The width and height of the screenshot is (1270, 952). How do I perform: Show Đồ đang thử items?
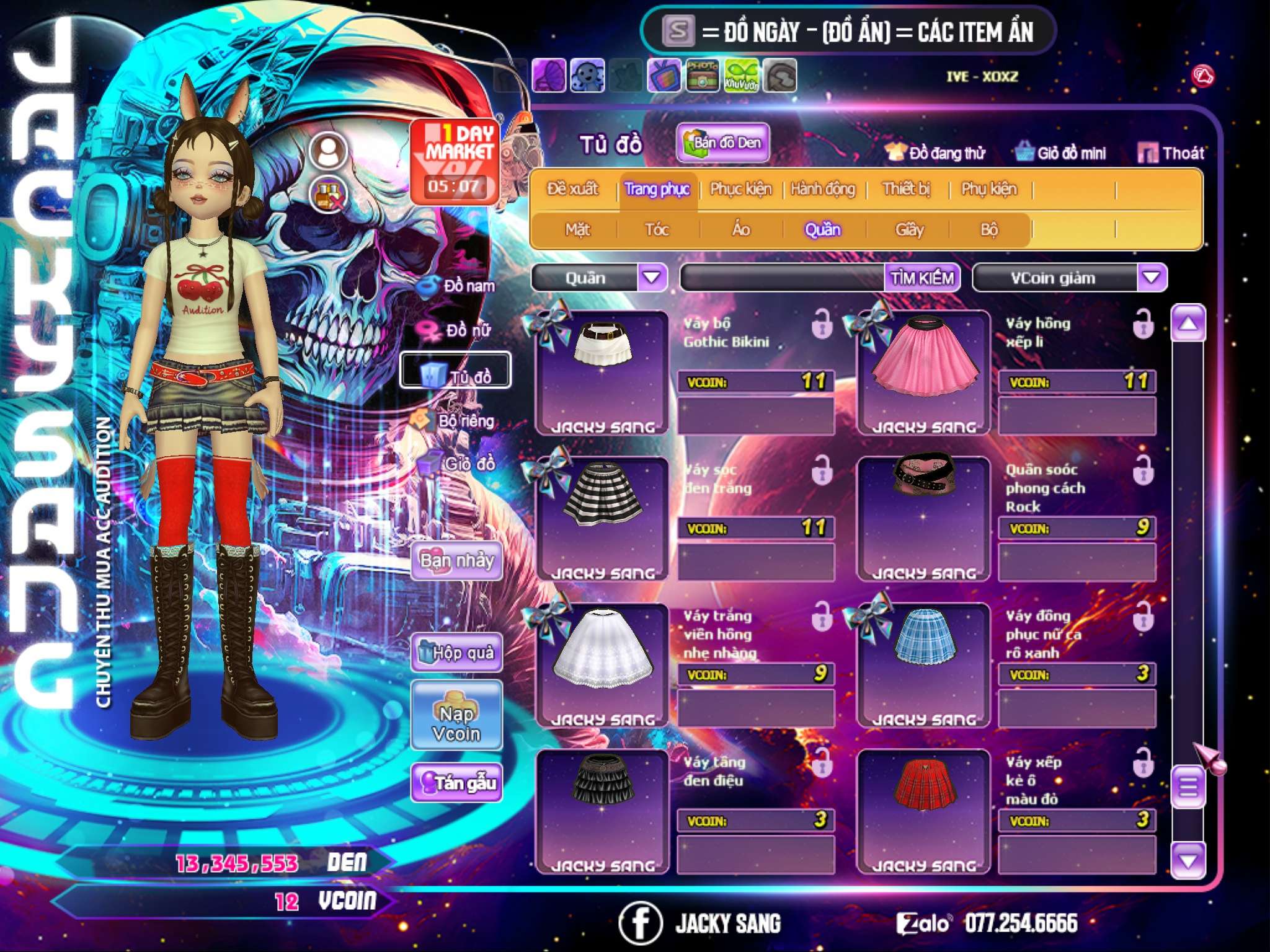pyautogui.click(x=935, y=153)
